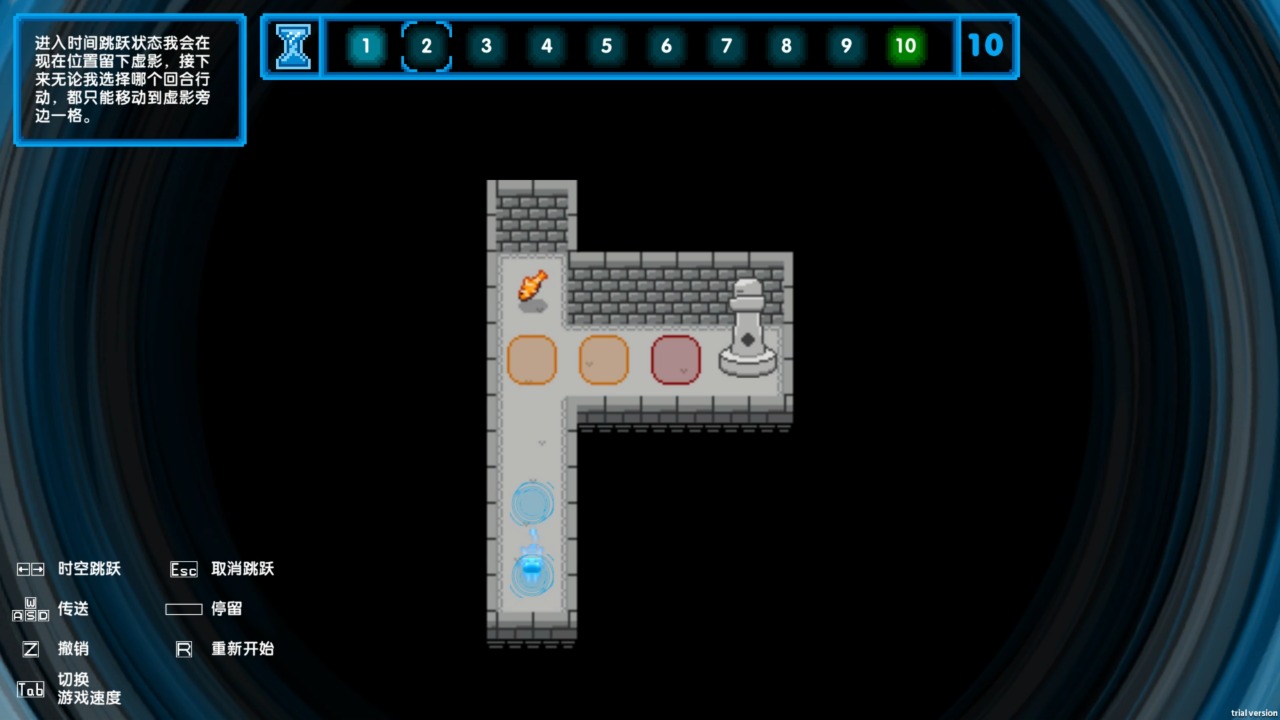Select turn 1 on the timeline
Viewport: 1280px width, 720px height.
point(366,46)
